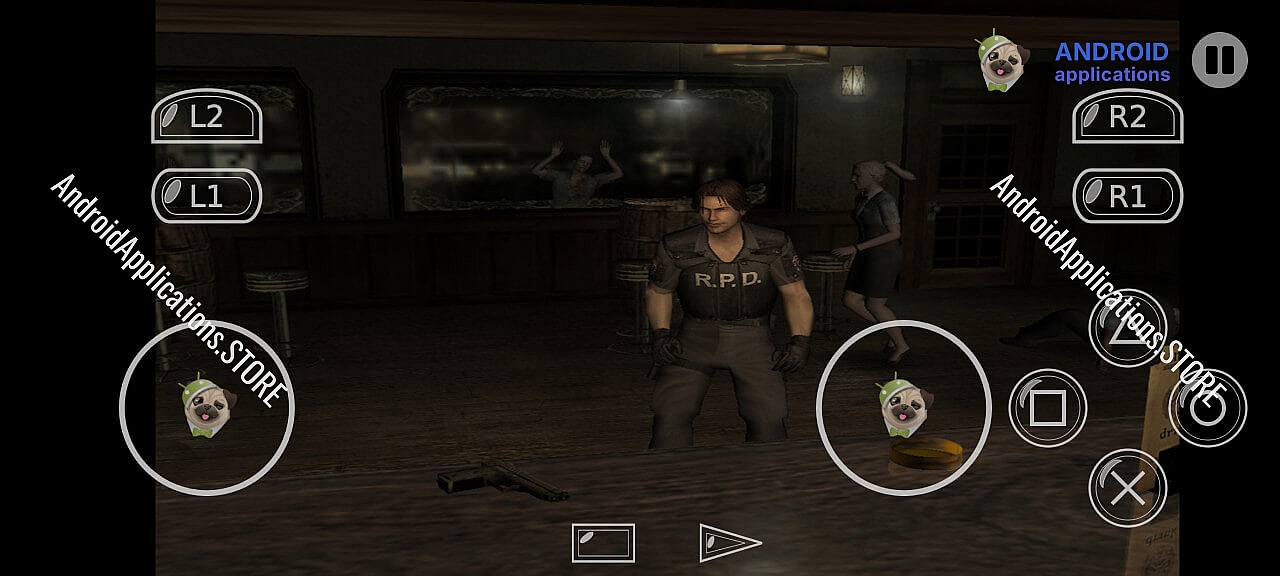Tap the L1 shoulder button
The height and width of the screenshot is (576, 1280).
[x=206, y=196]
